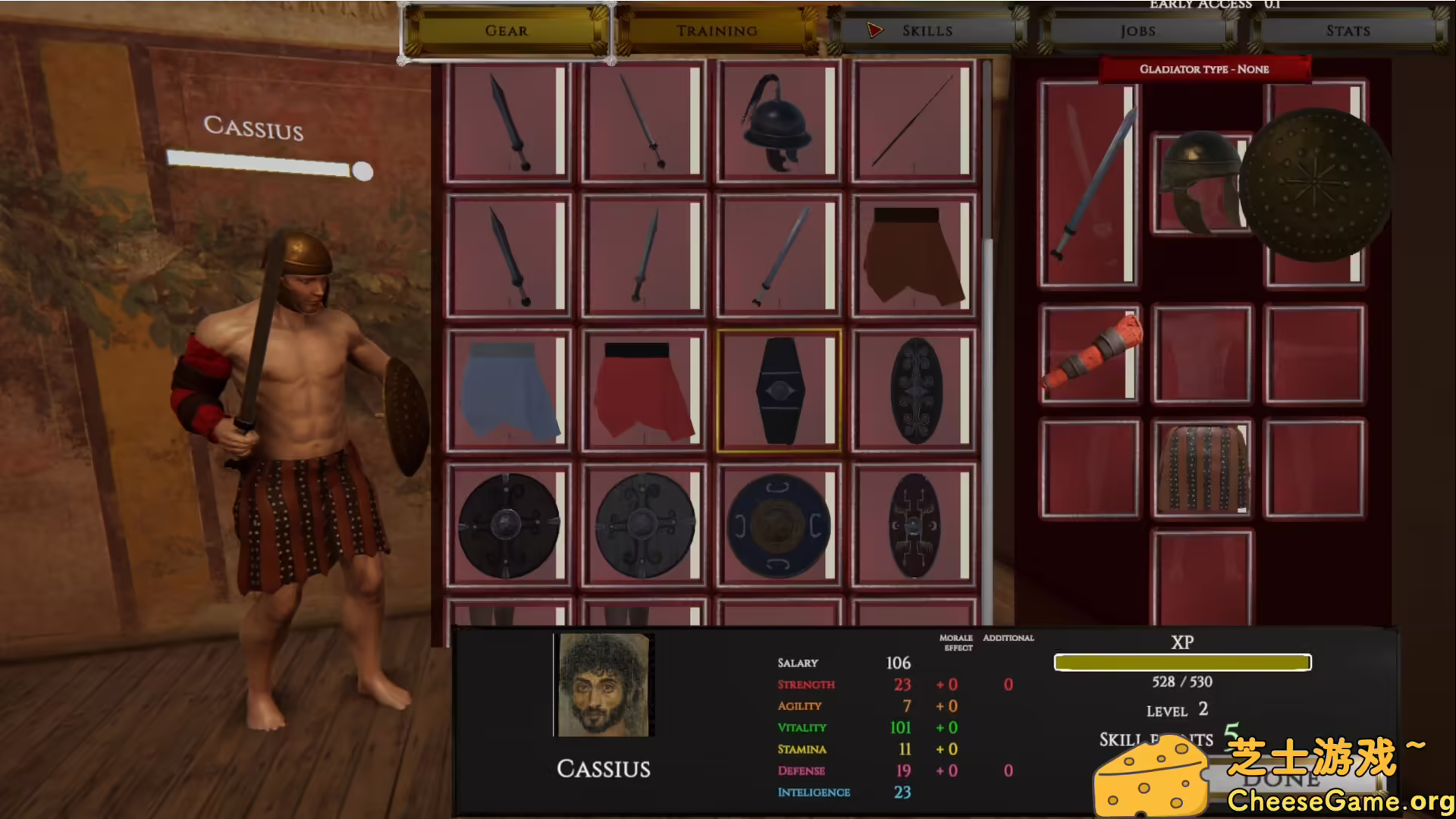This screenshot has width=1456, height=819.
Task: Open the Skills tab
Action: 927,30
